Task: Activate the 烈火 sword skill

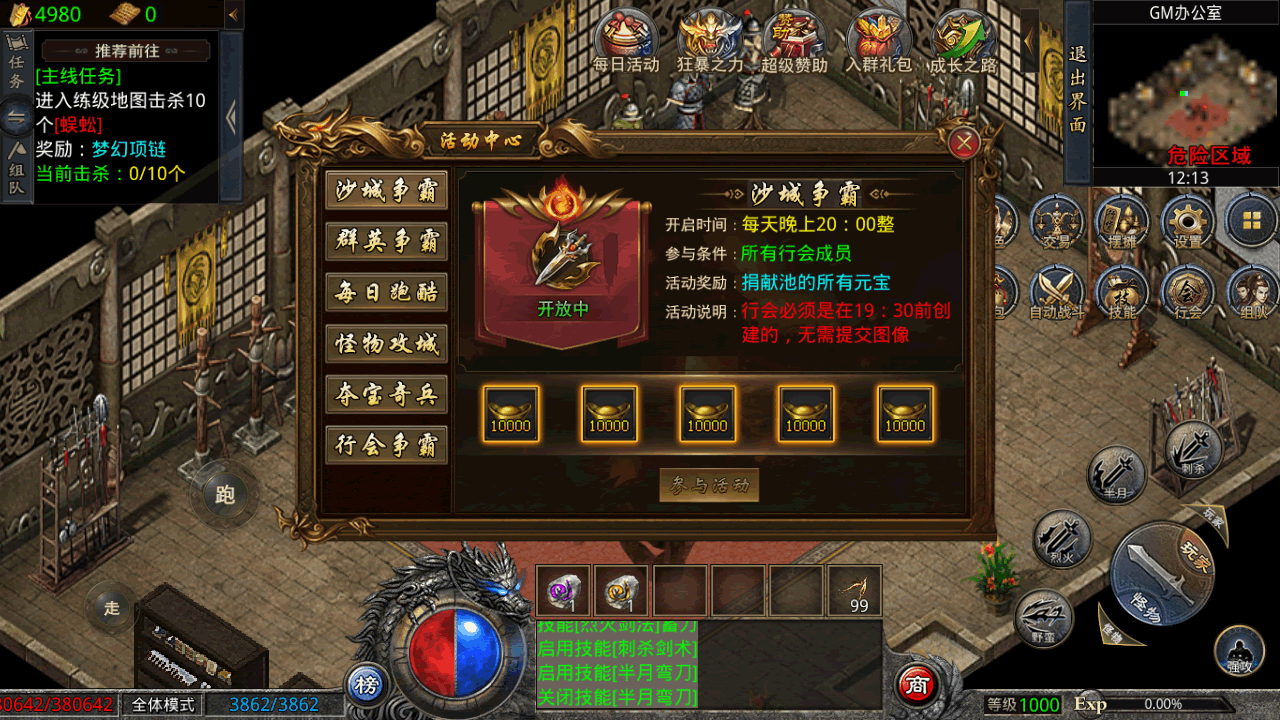Action: coord(1063,539)
